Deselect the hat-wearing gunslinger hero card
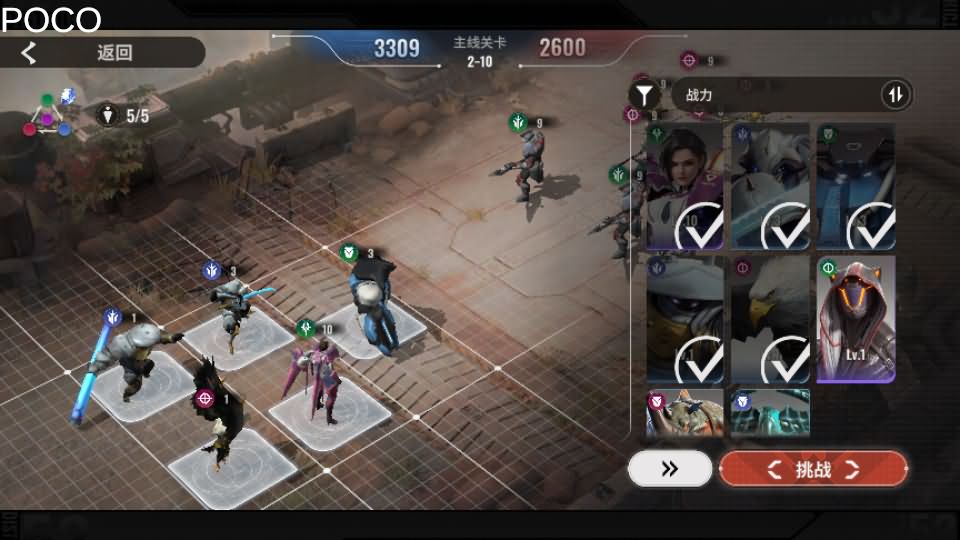 pos(685,320)
